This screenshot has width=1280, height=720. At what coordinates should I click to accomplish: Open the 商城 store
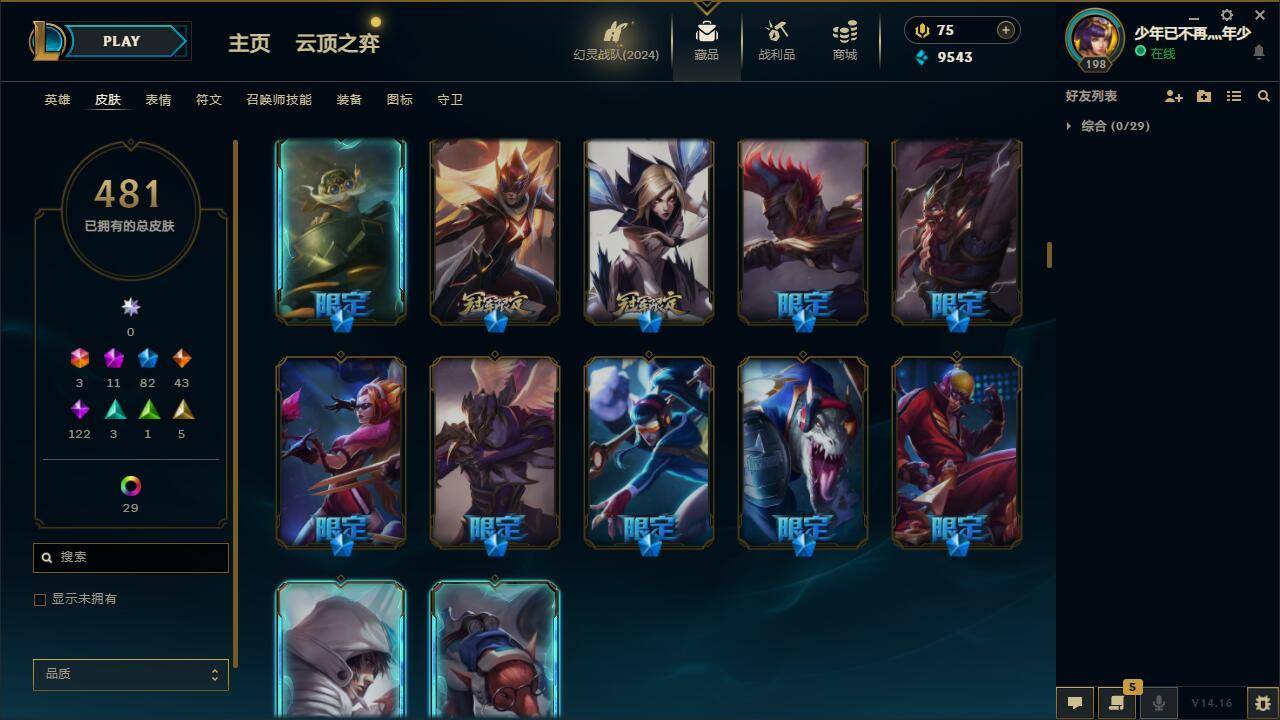pos(843,40)
